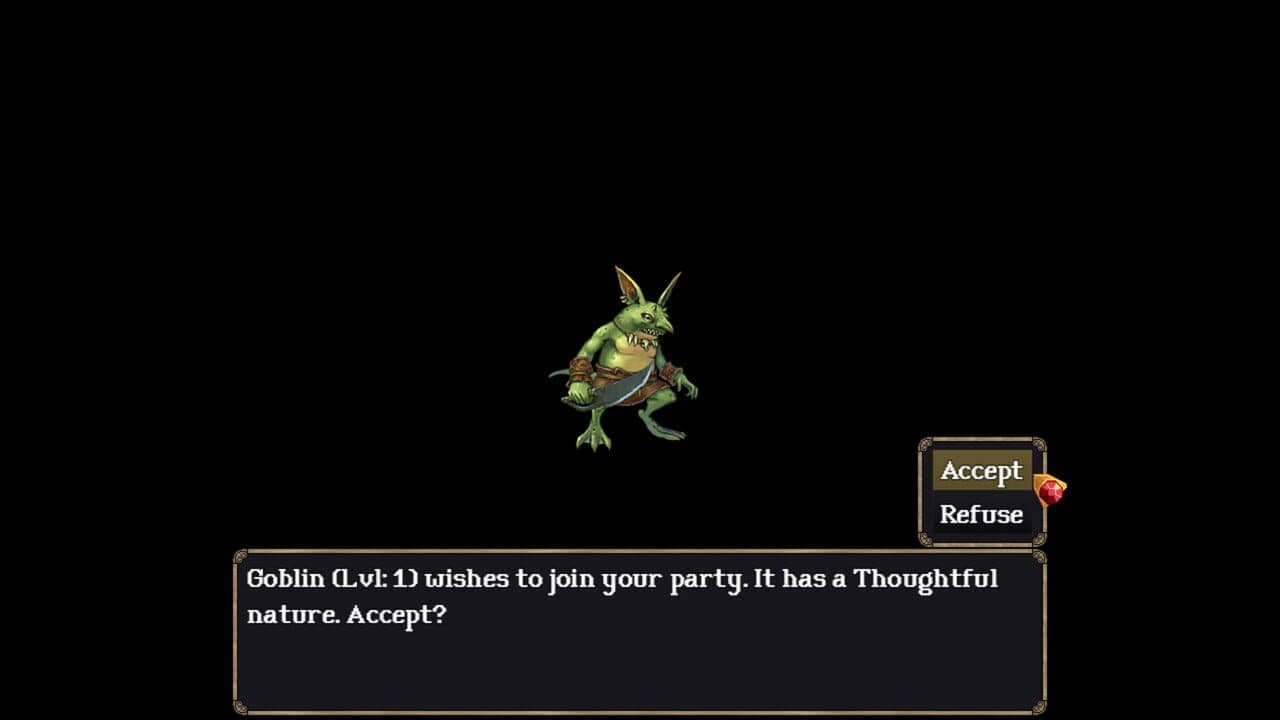Refuse the Goblin's request to join
Viewport: 1280px width, 720px height.
[982, 514]
